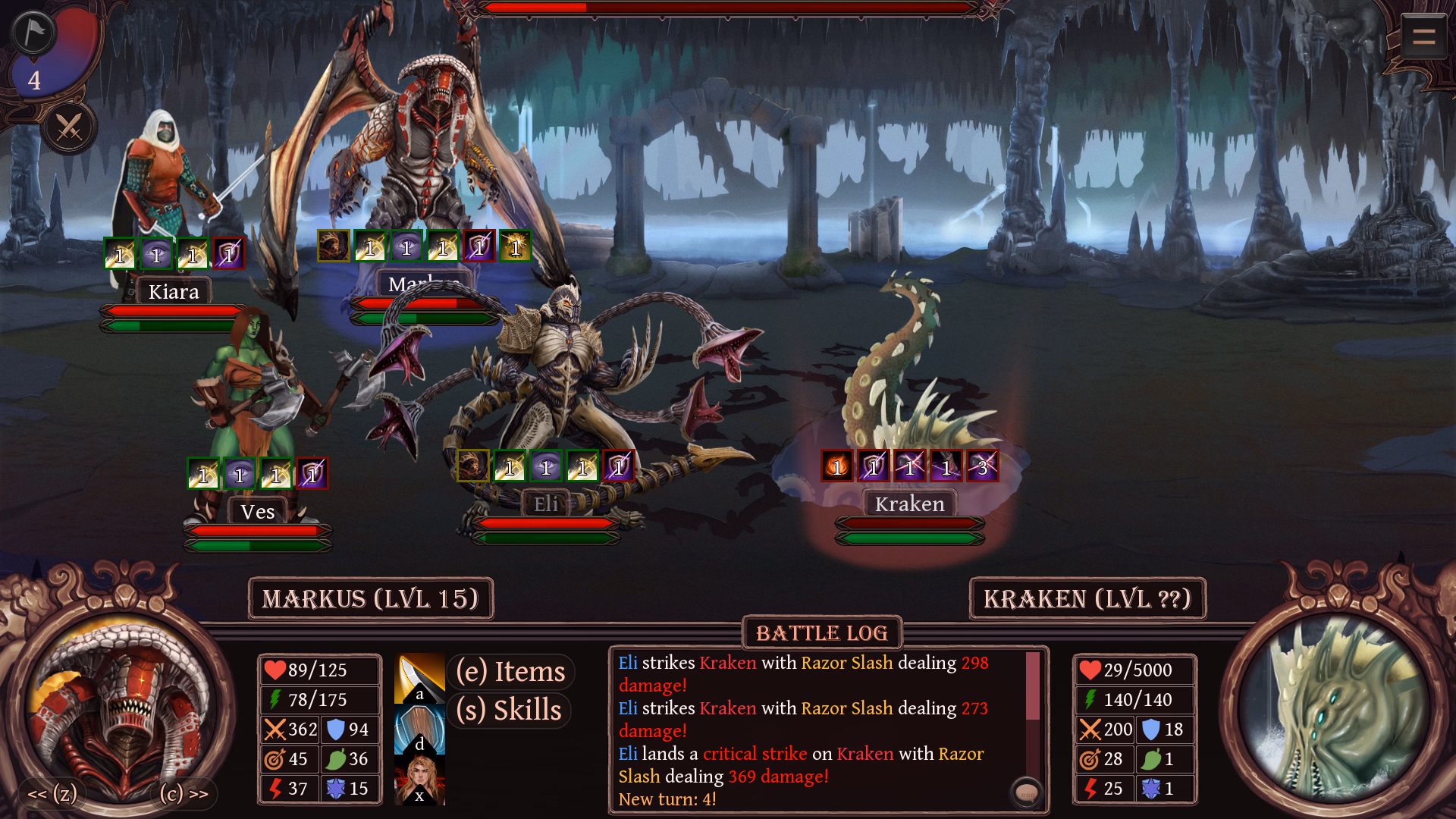
Task: Cycle to the previous character arrow
Action: coord(52,794)
